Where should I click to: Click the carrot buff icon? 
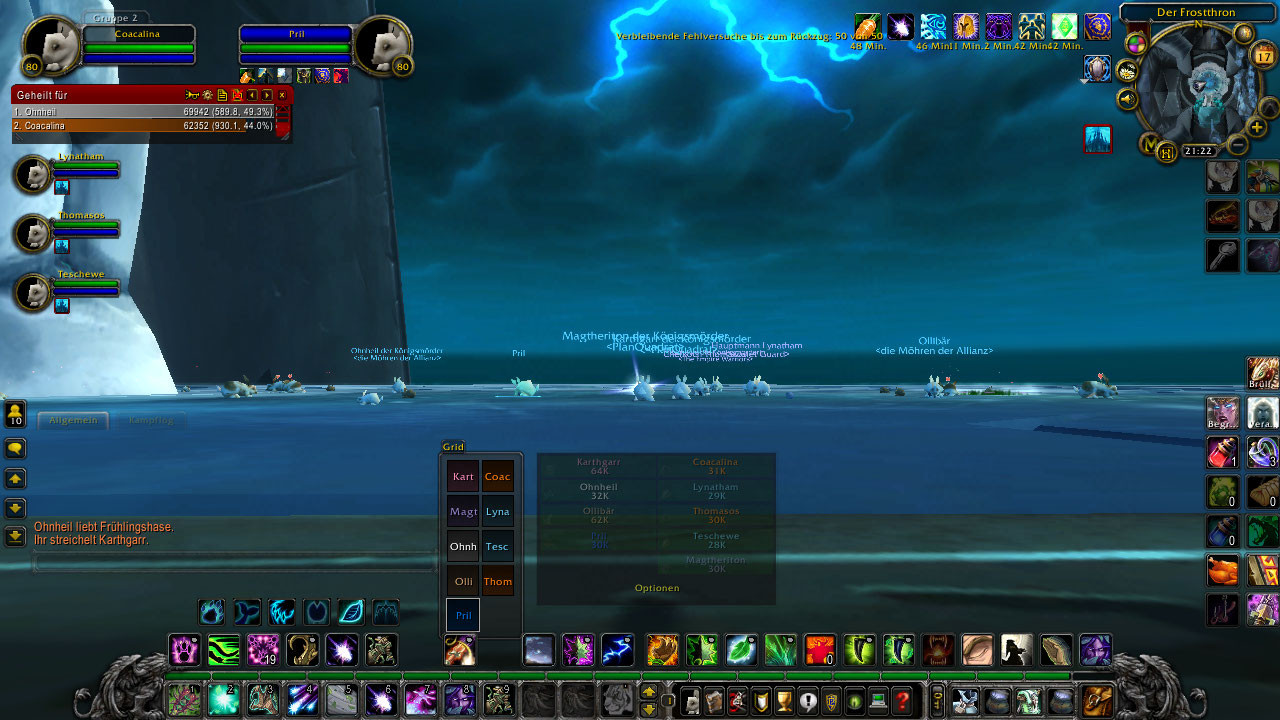pos(866,26)
